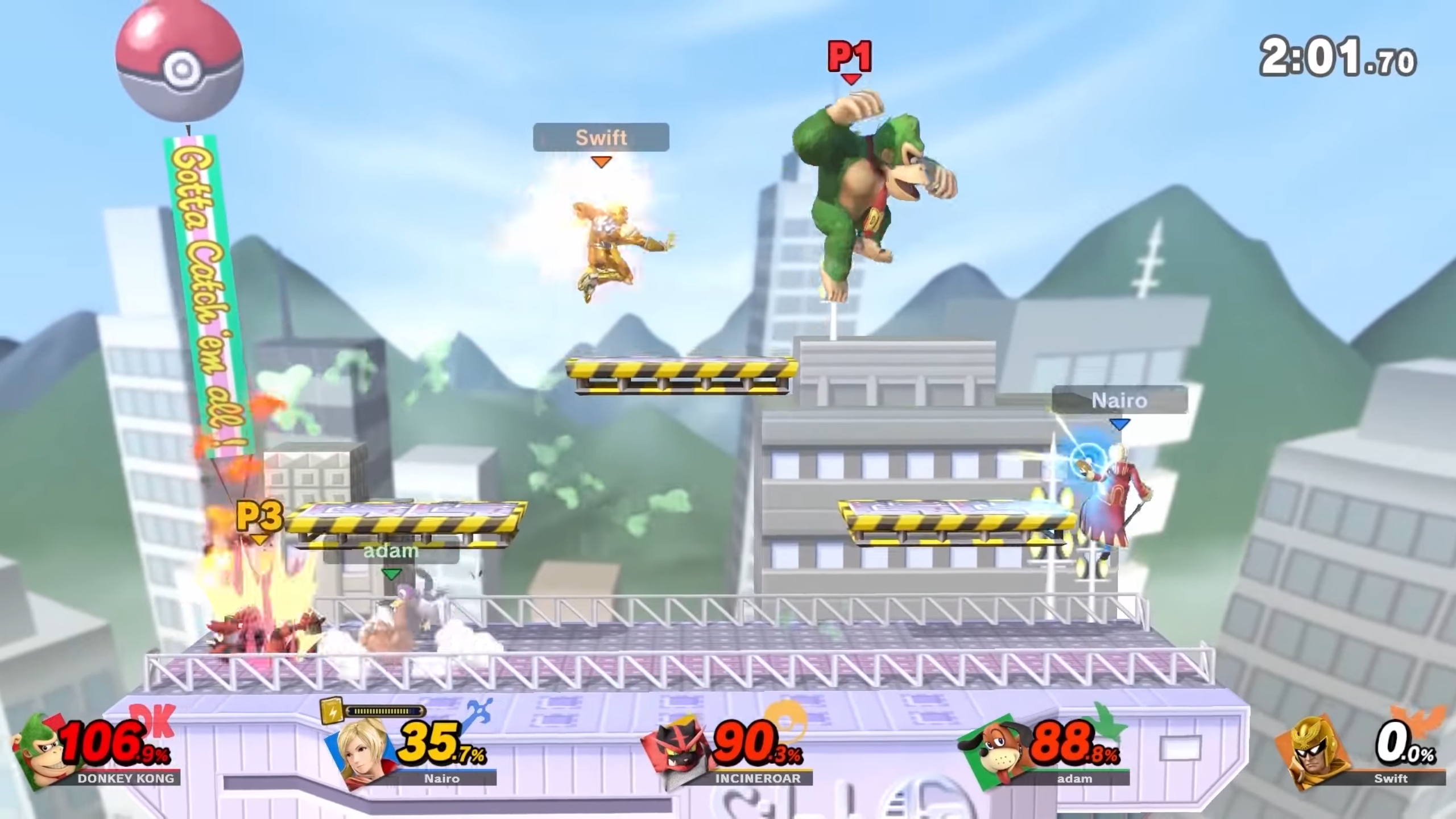
Task: Select the Swift player name tag
Action: (601, 138)
